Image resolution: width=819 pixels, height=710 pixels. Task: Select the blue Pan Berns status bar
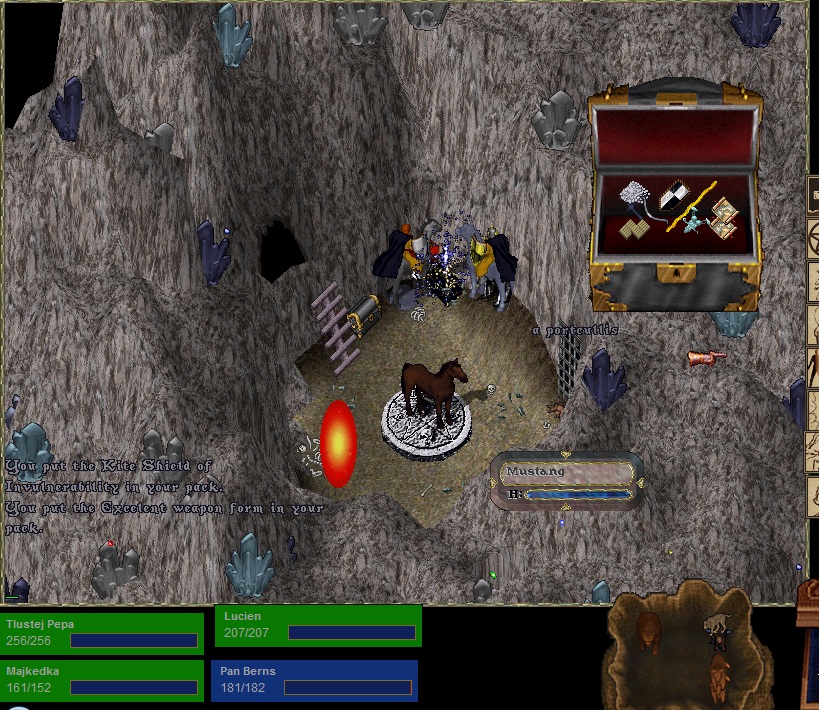tap(314, 680)
